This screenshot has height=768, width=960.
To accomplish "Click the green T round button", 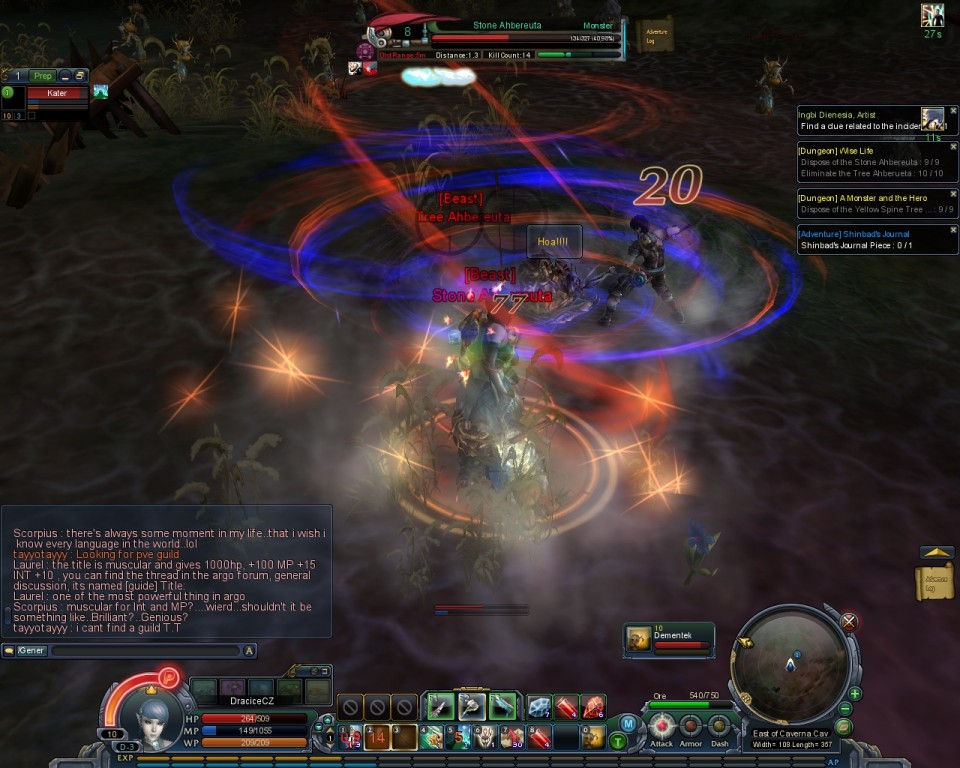I will tap(619, 741).
